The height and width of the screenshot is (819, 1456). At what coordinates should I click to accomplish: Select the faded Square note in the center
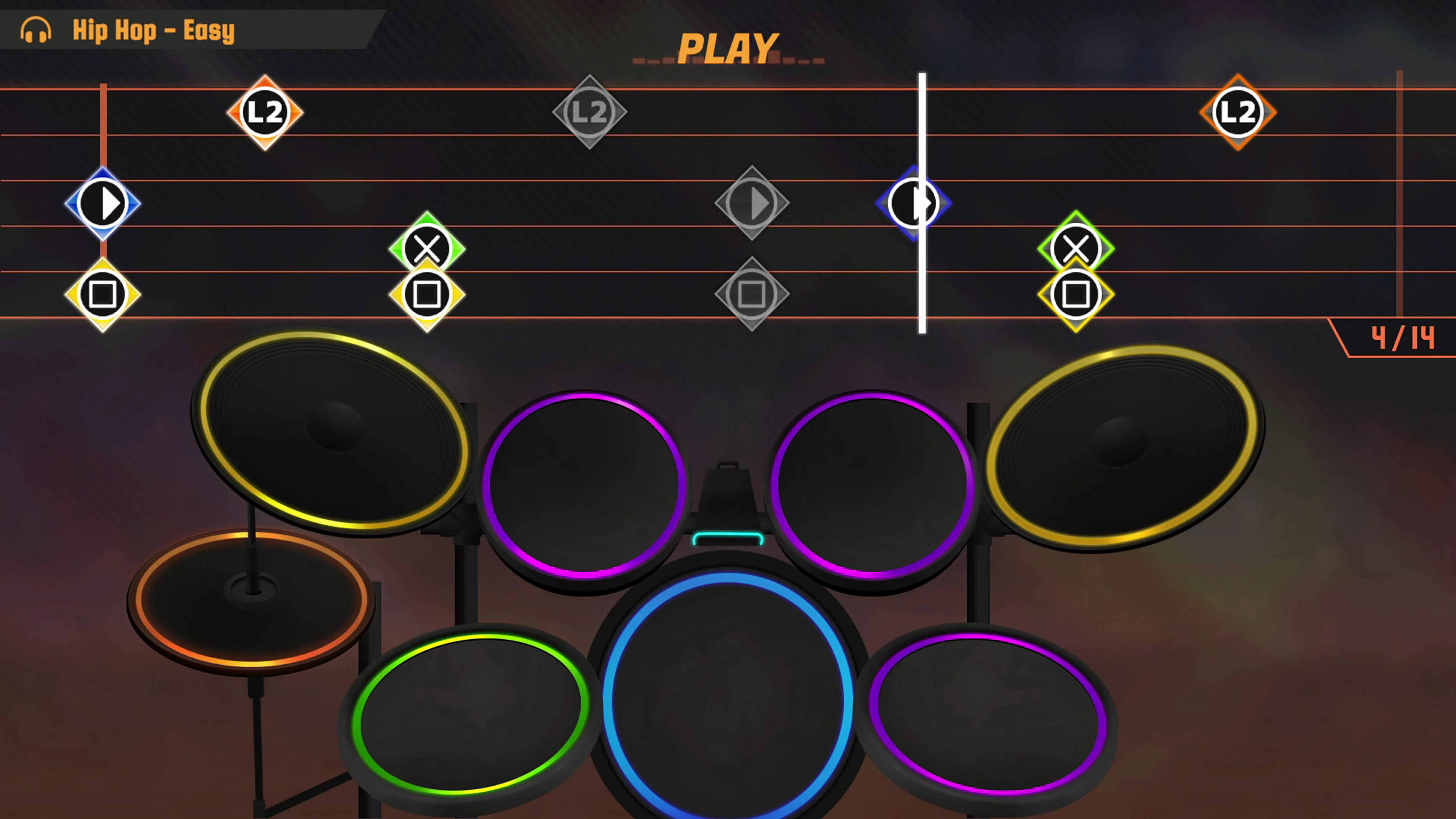(752, 294)
